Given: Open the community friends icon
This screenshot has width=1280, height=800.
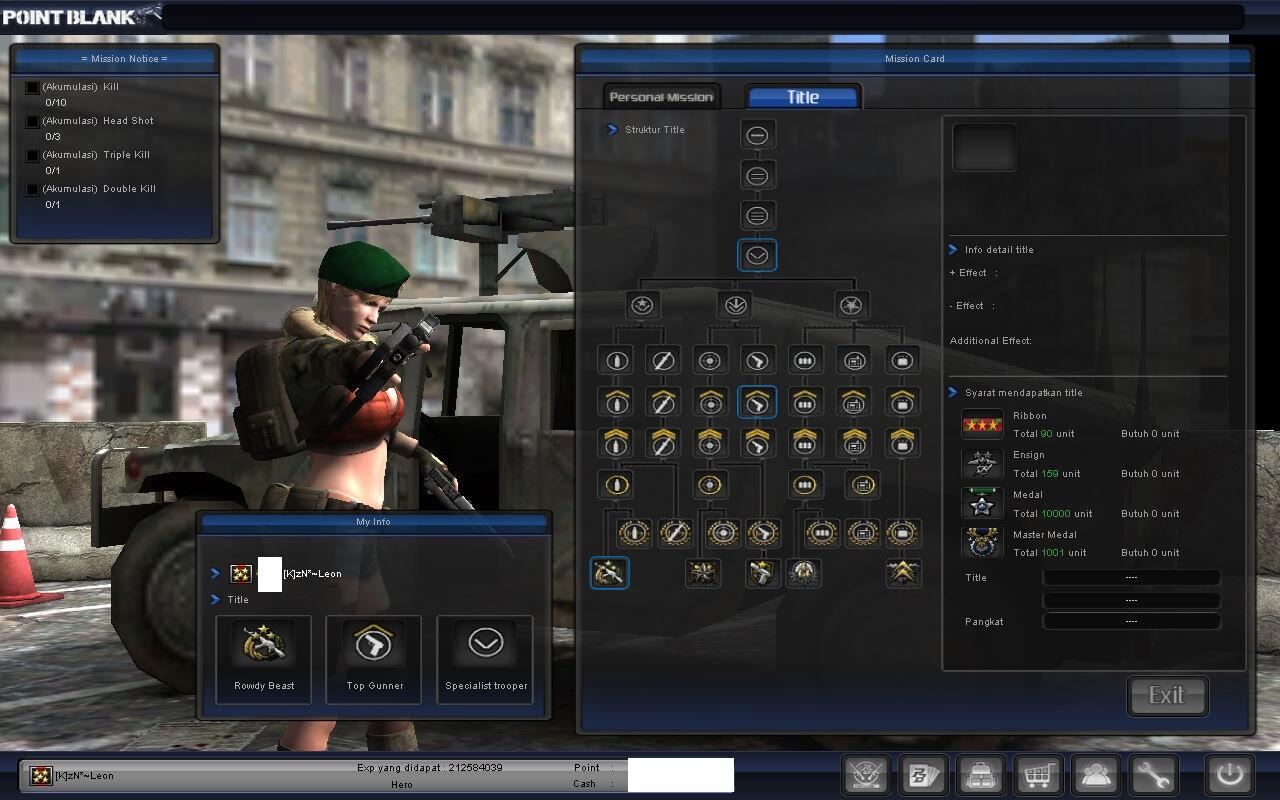Looking at the screenshot, I should tap(1095, 775).
